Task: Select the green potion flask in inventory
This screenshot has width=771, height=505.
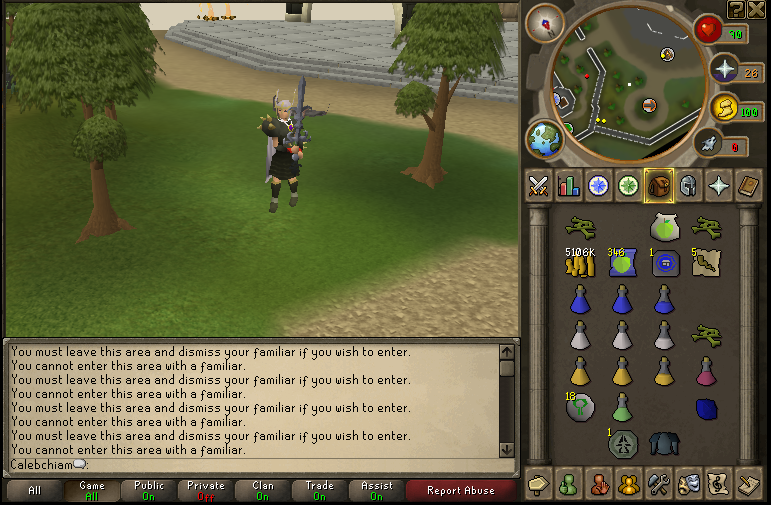Action: [622, 407]
